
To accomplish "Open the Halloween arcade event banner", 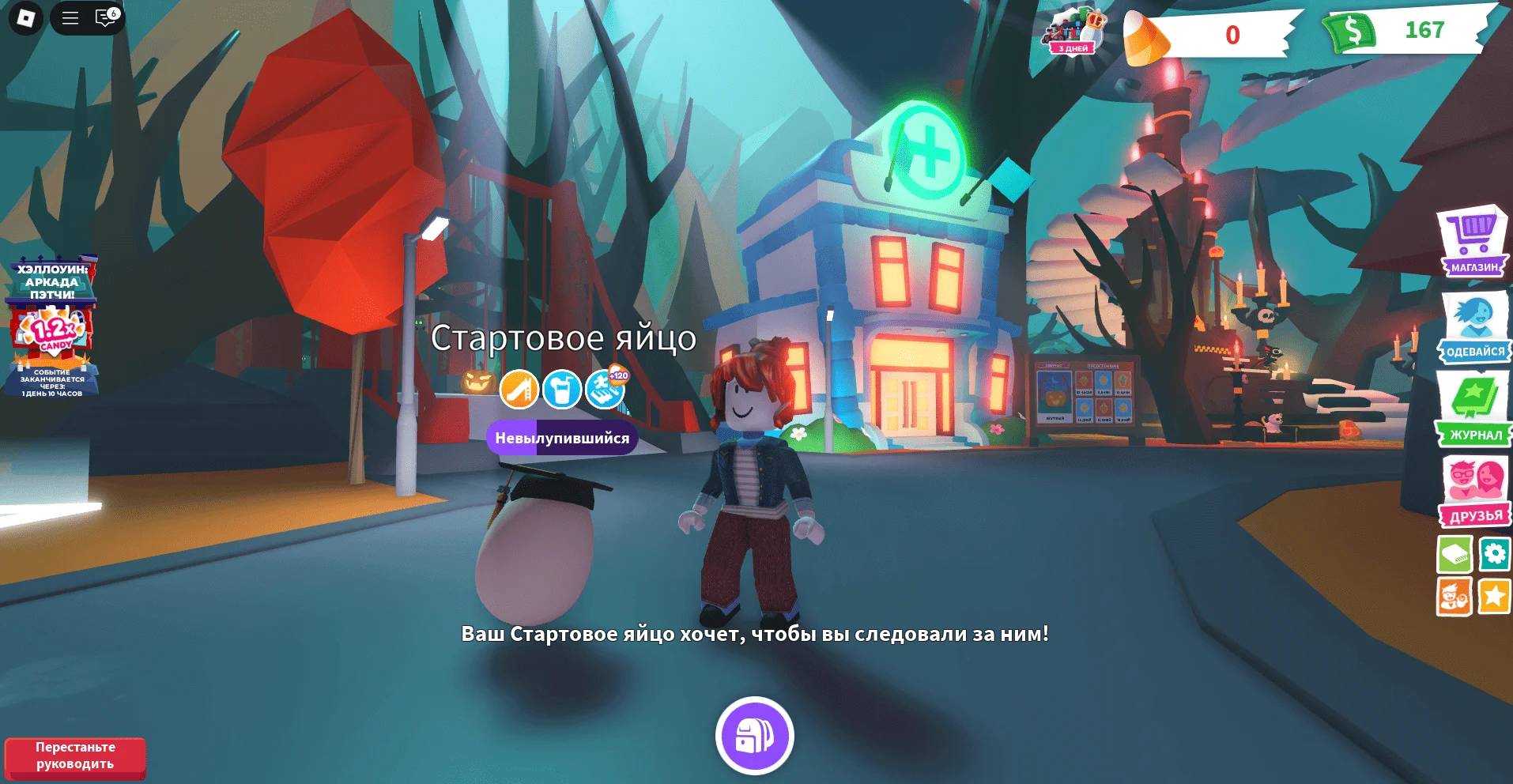I will [53, 326].
